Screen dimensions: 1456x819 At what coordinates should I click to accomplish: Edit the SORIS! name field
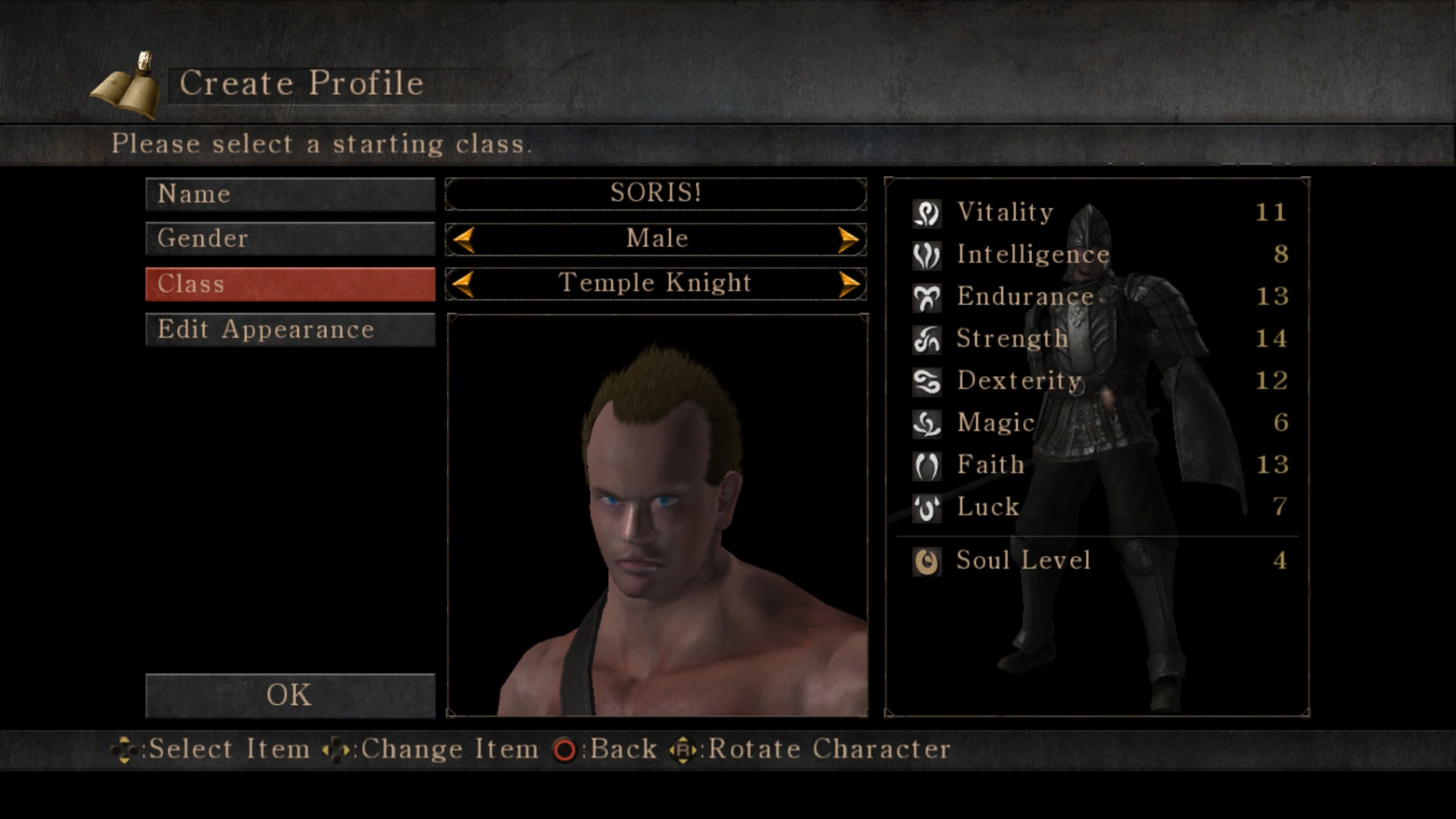656,193
